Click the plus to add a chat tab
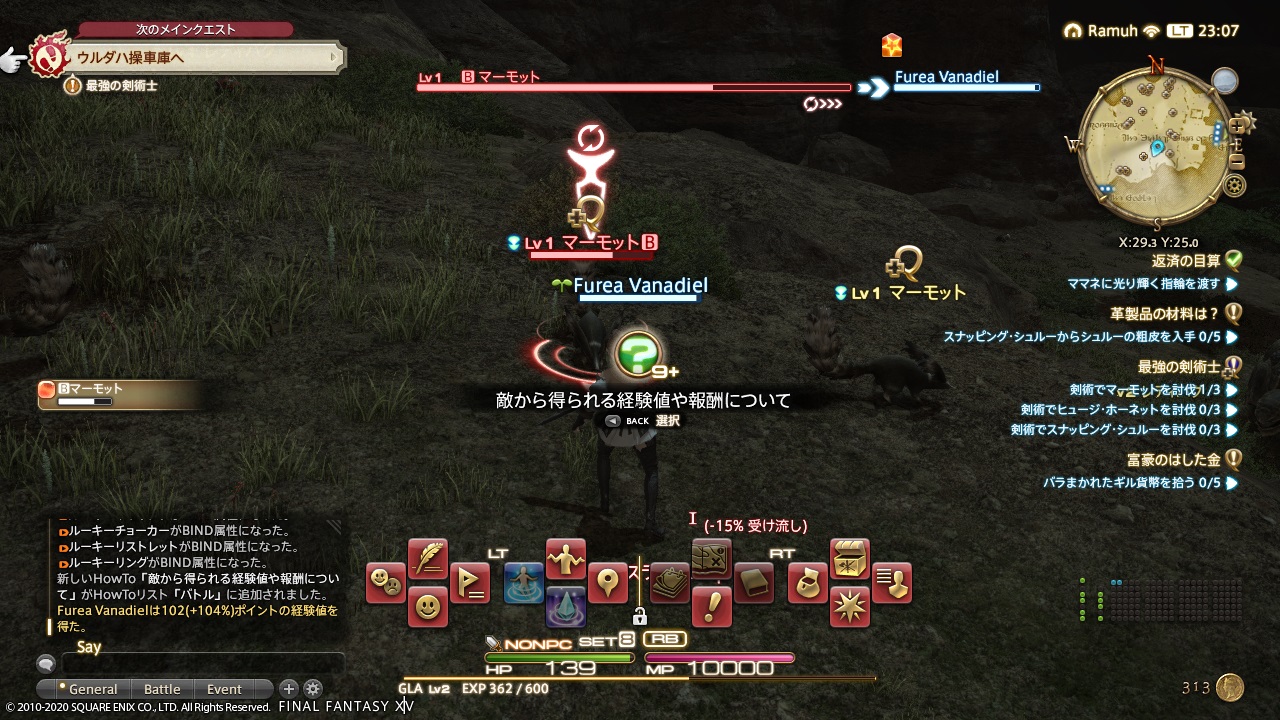This screenshot has width=1280, height=720. (287, 688)
